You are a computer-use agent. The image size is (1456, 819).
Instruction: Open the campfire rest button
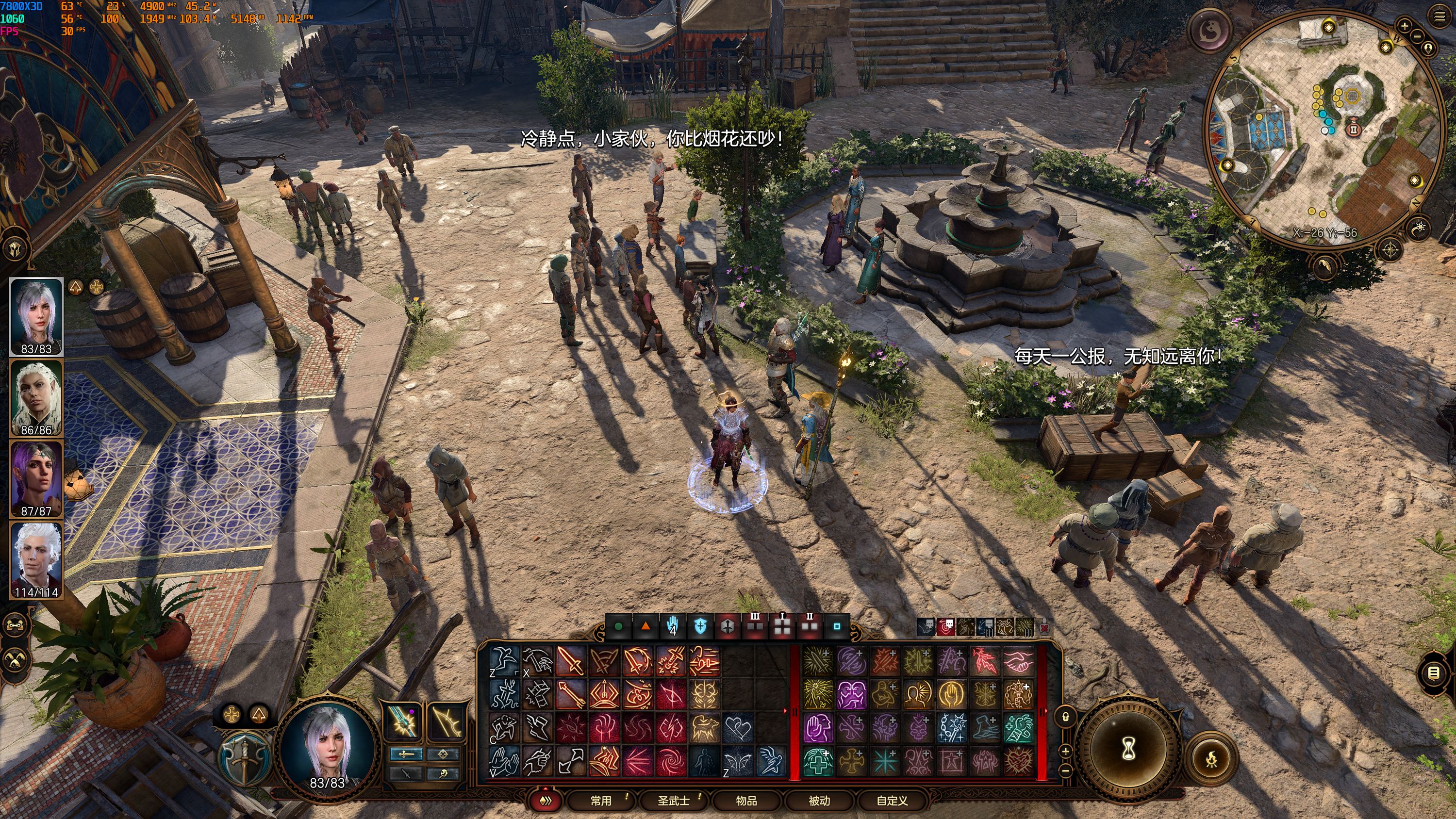pyautogui.click(x=1211, y=759)
